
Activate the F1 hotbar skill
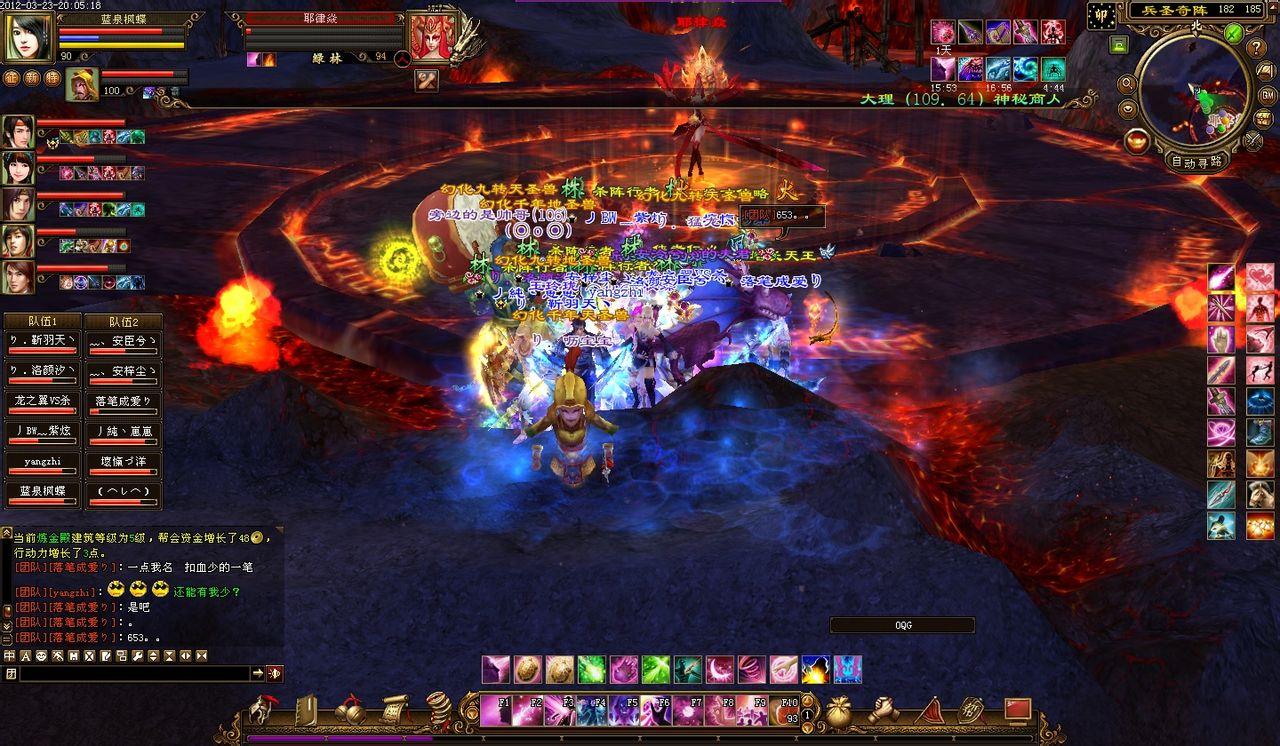point(497,711)
